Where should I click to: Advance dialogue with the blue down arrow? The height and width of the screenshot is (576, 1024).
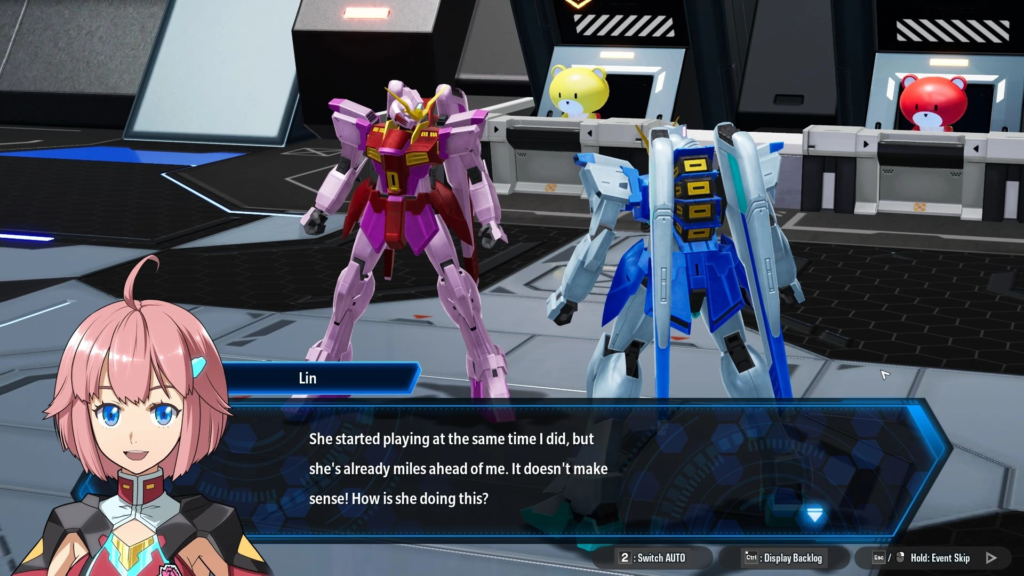pyautogui.click(x=814, y=514)
